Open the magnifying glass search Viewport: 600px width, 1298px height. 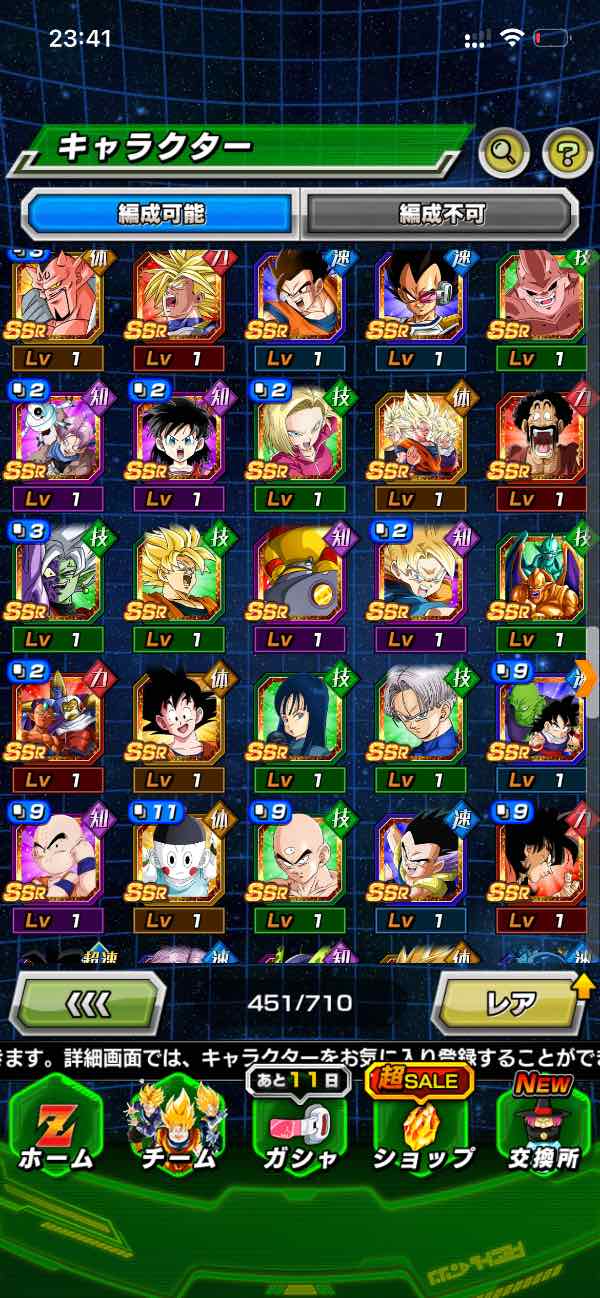coord(505,152)
